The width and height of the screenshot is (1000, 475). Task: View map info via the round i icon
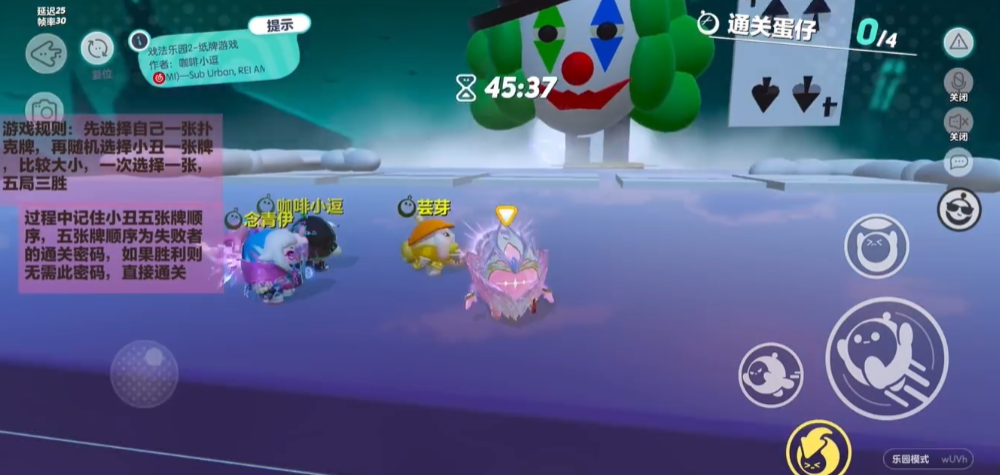pyautogui.click(x=139, y=41)
